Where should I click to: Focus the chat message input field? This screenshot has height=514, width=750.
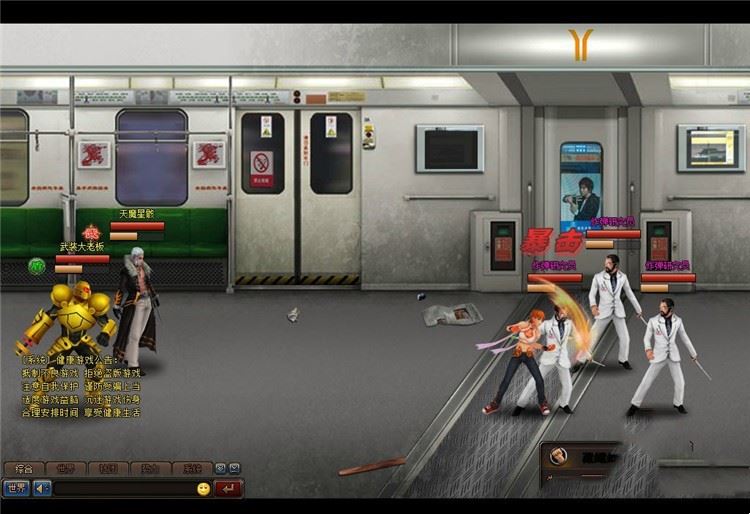coord(122,488)
